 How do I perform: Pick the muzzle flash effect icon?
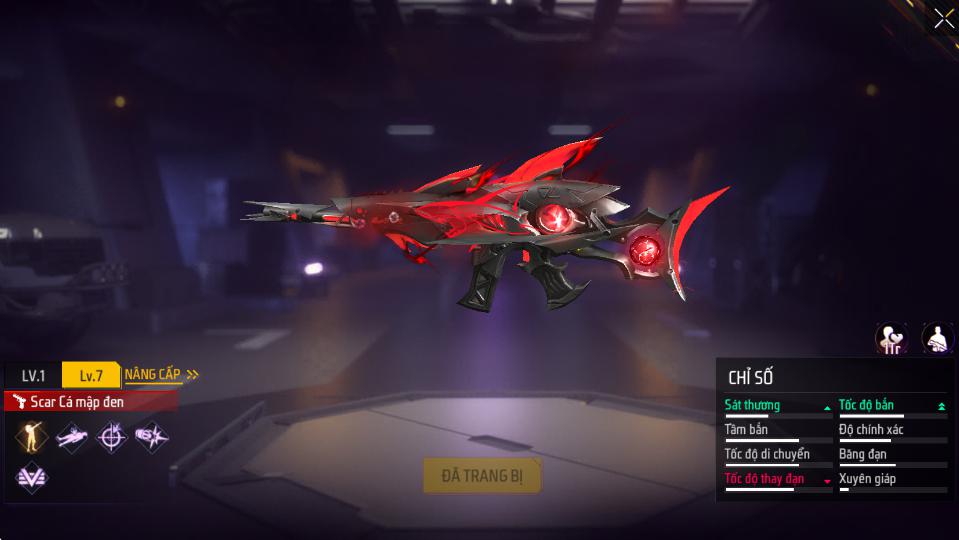(x=151, y=436)
